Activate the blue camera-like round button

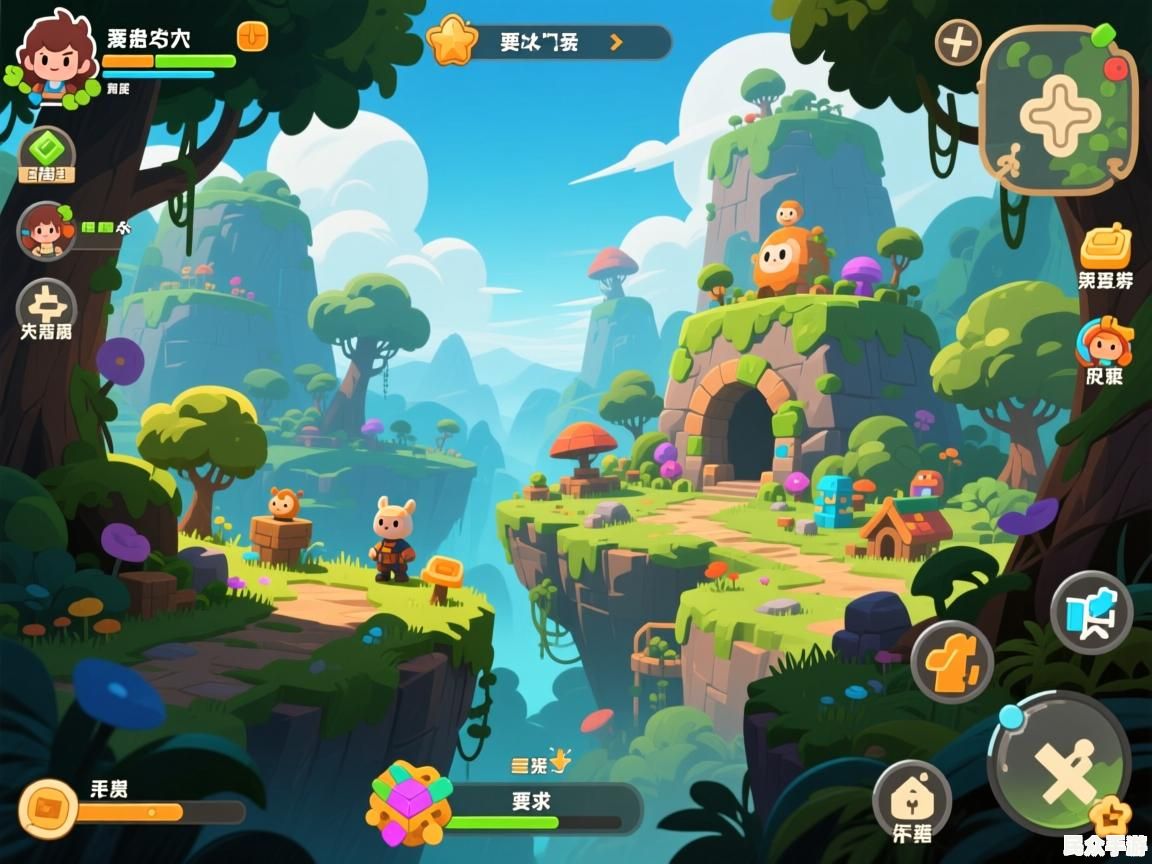[1091, 612]
